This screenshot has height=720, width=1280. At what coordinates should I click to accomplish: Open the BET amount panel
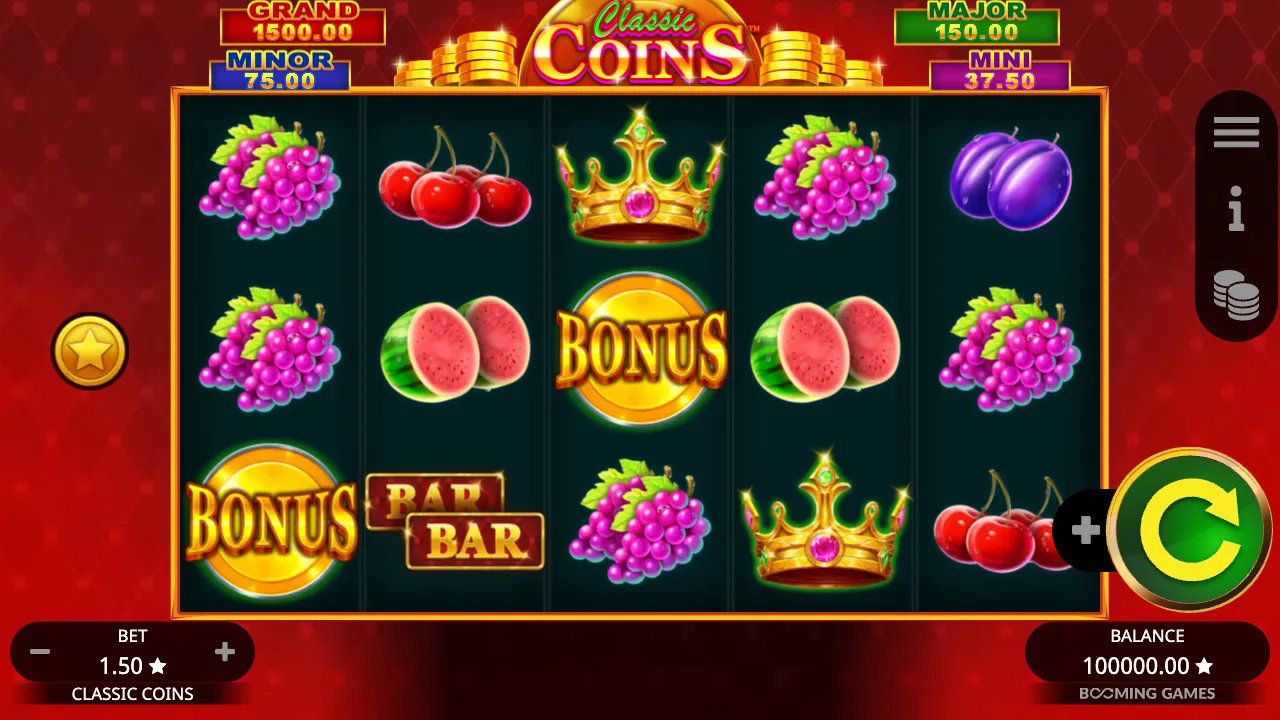[132, 651]
